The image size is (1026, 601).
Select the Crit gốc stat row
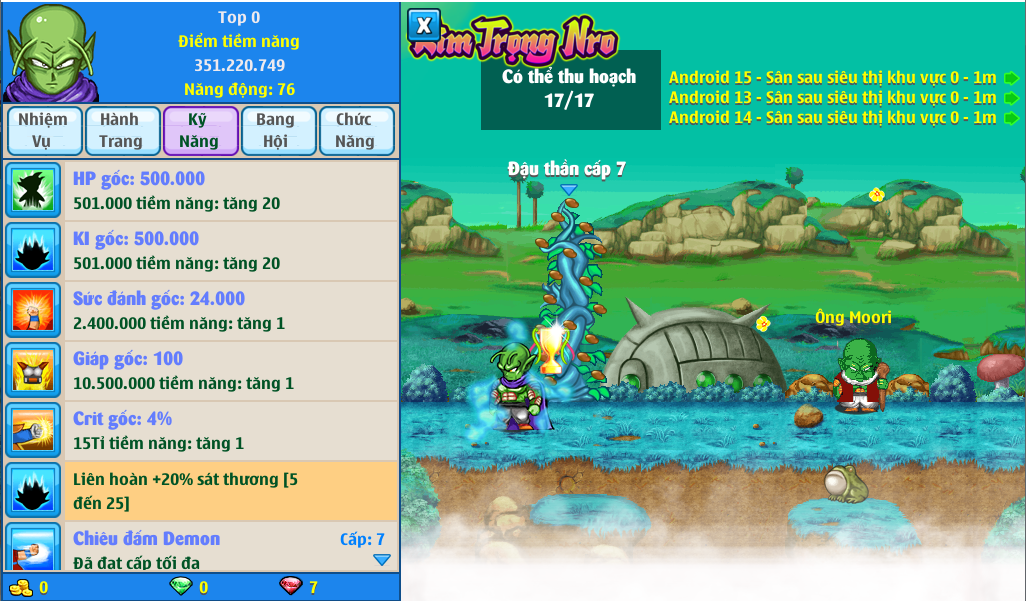click(200, 431)
